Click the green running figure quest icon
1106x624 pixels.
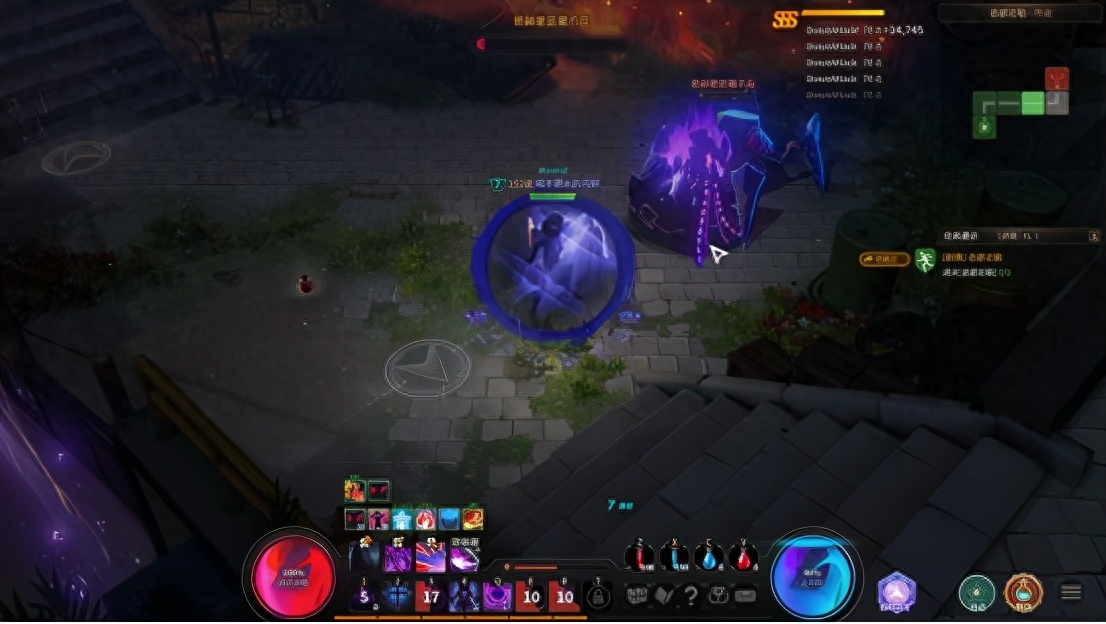(925, 261)
